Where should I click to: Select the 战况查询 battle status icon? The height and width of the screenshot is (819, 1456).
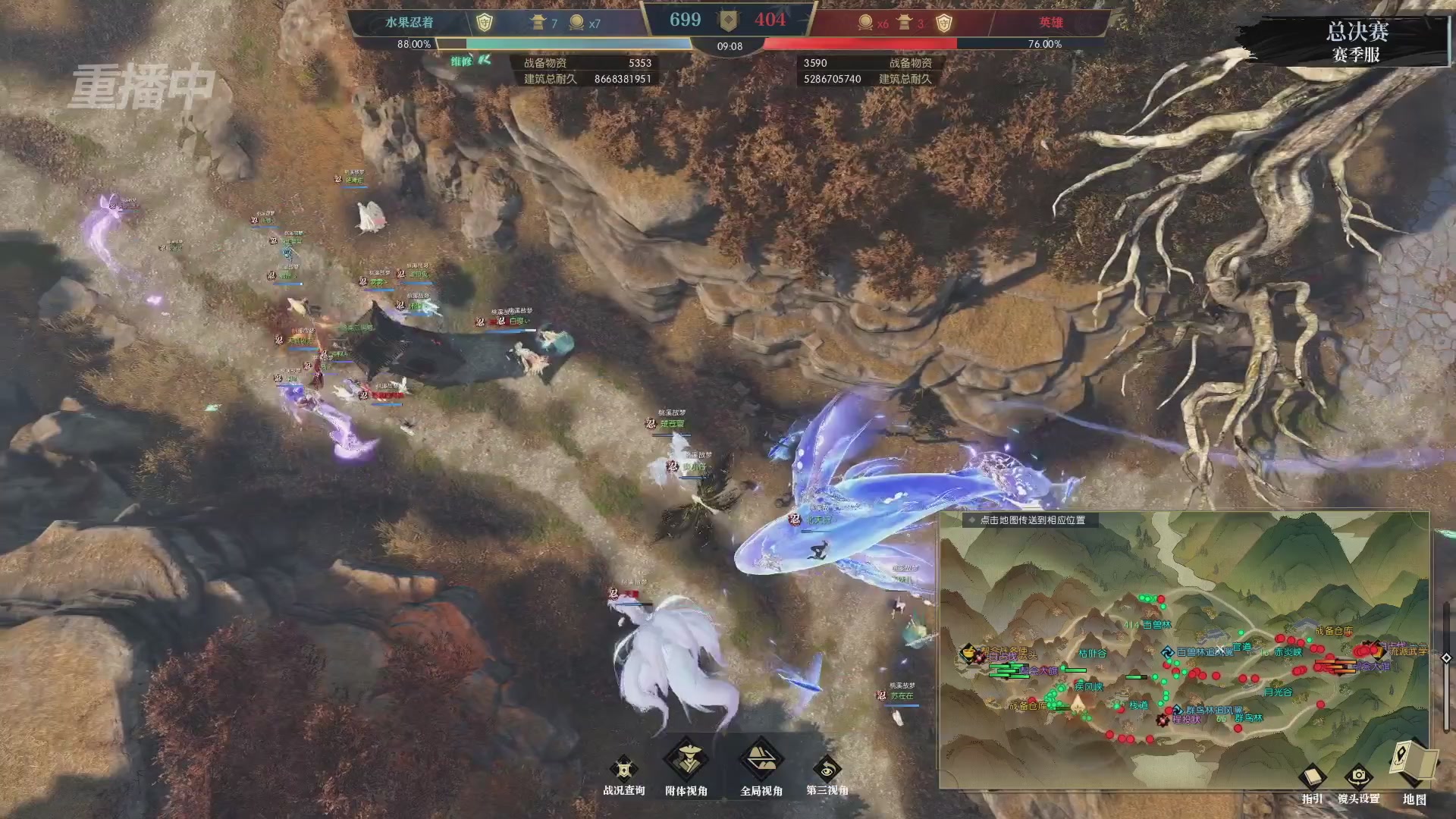[x=623, y=768]
